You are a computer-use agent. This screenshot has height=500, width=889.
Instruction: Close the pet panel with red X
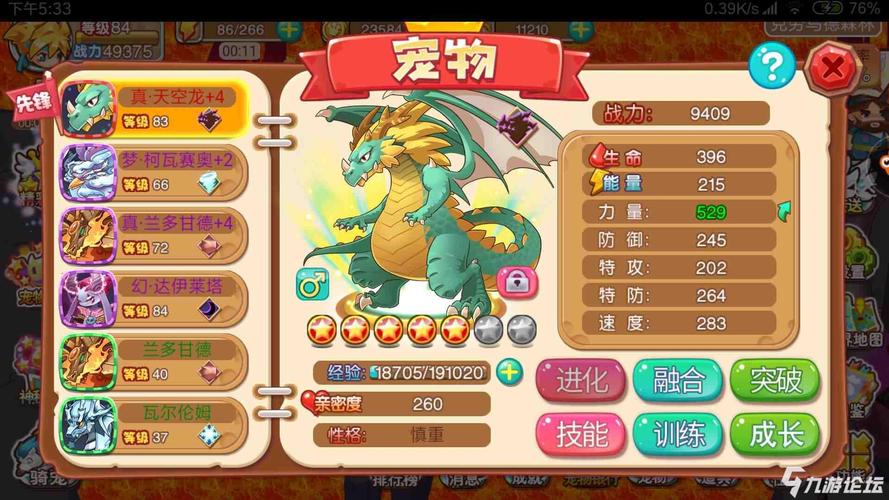tap(829, 67)
